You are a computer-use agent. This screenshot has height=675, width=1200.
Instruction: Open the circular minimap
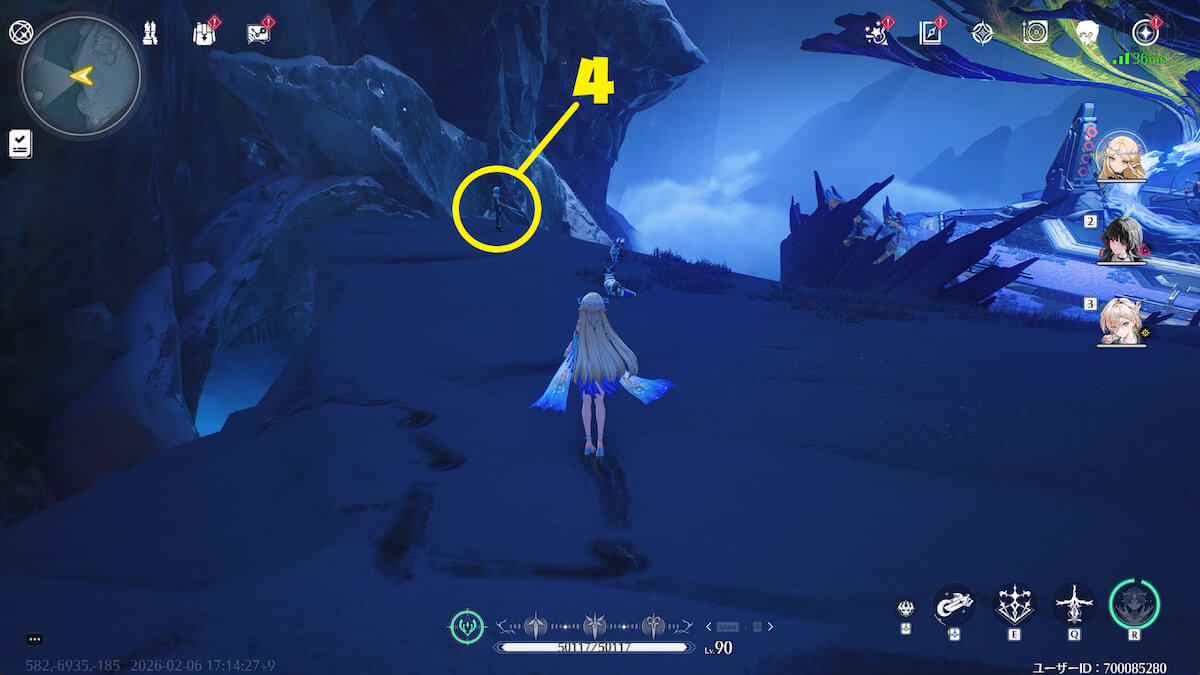pos(81,75)
